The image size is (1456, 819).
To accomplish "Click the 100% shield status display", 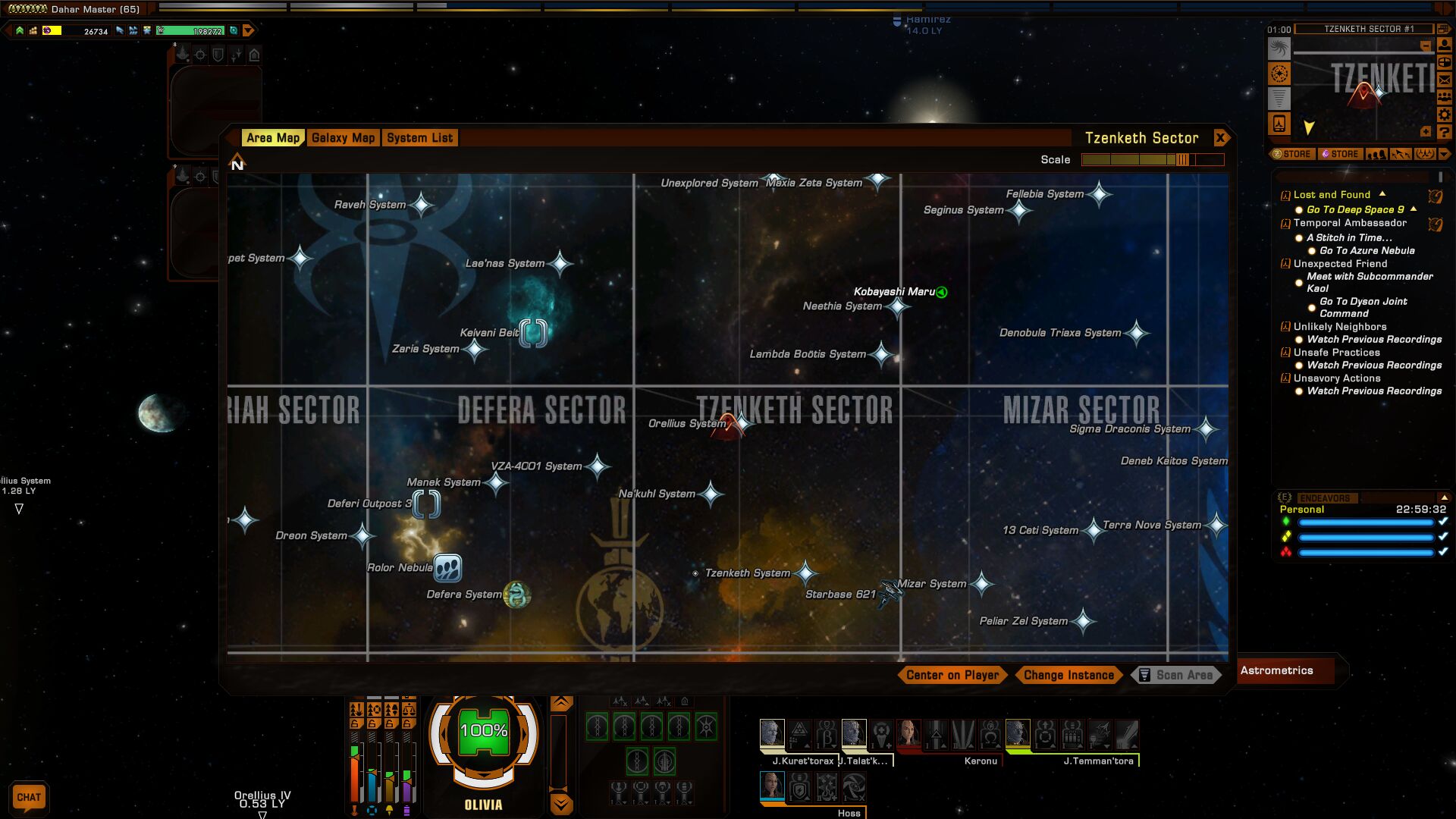I will 484,731.
